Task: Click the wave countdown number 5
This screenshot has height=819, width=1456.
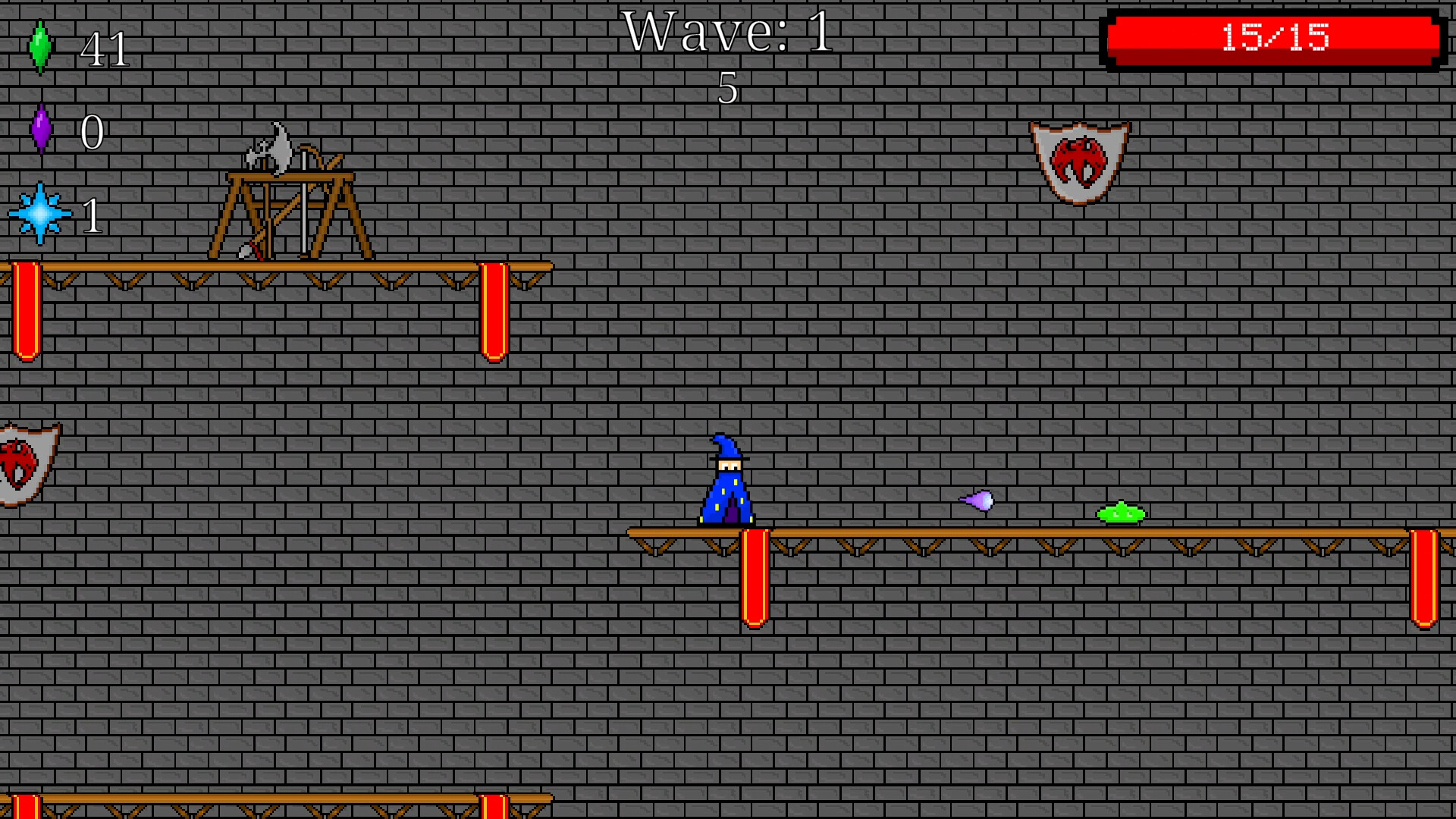Action: pyautogui.click(x=726, y=89)
